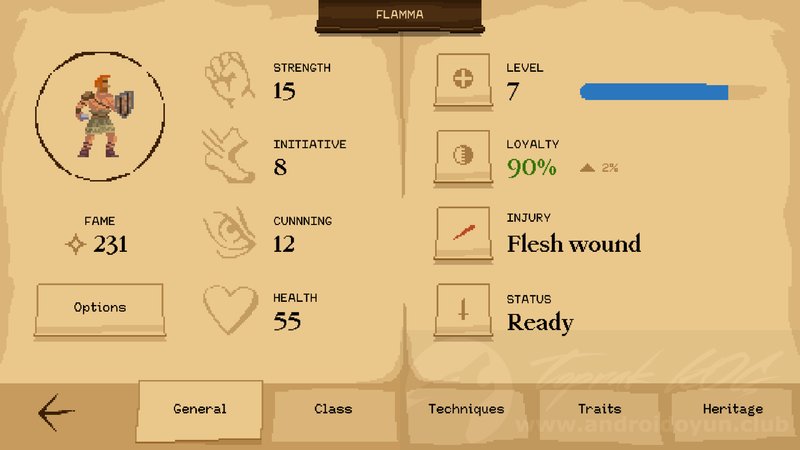View the Heritage tab
The width and height of the screenshot is (800, 450).
click(x=732, y=409)
